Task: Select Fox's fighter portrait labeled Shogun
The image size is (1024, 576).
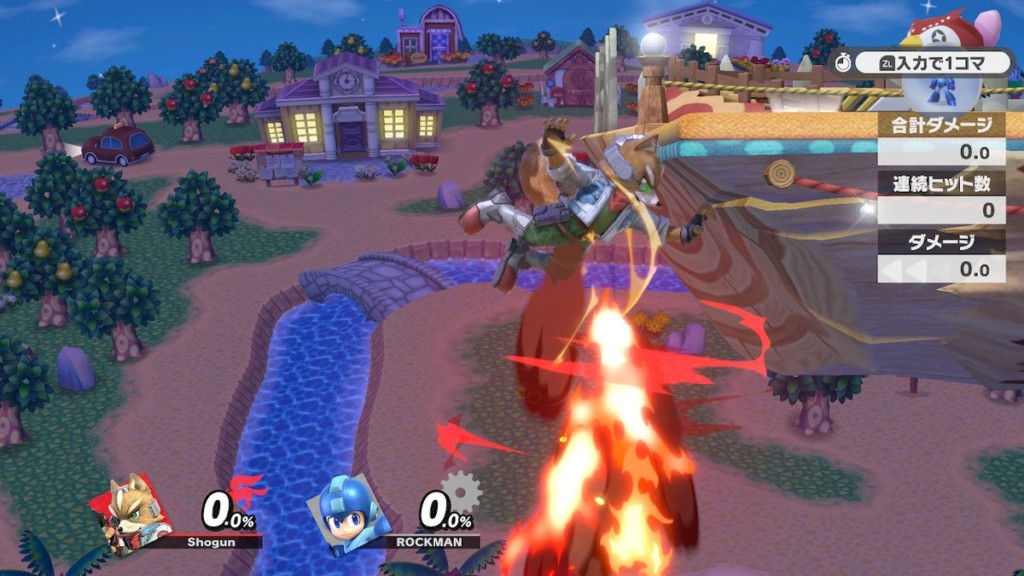Action: [x=136, y=512]
